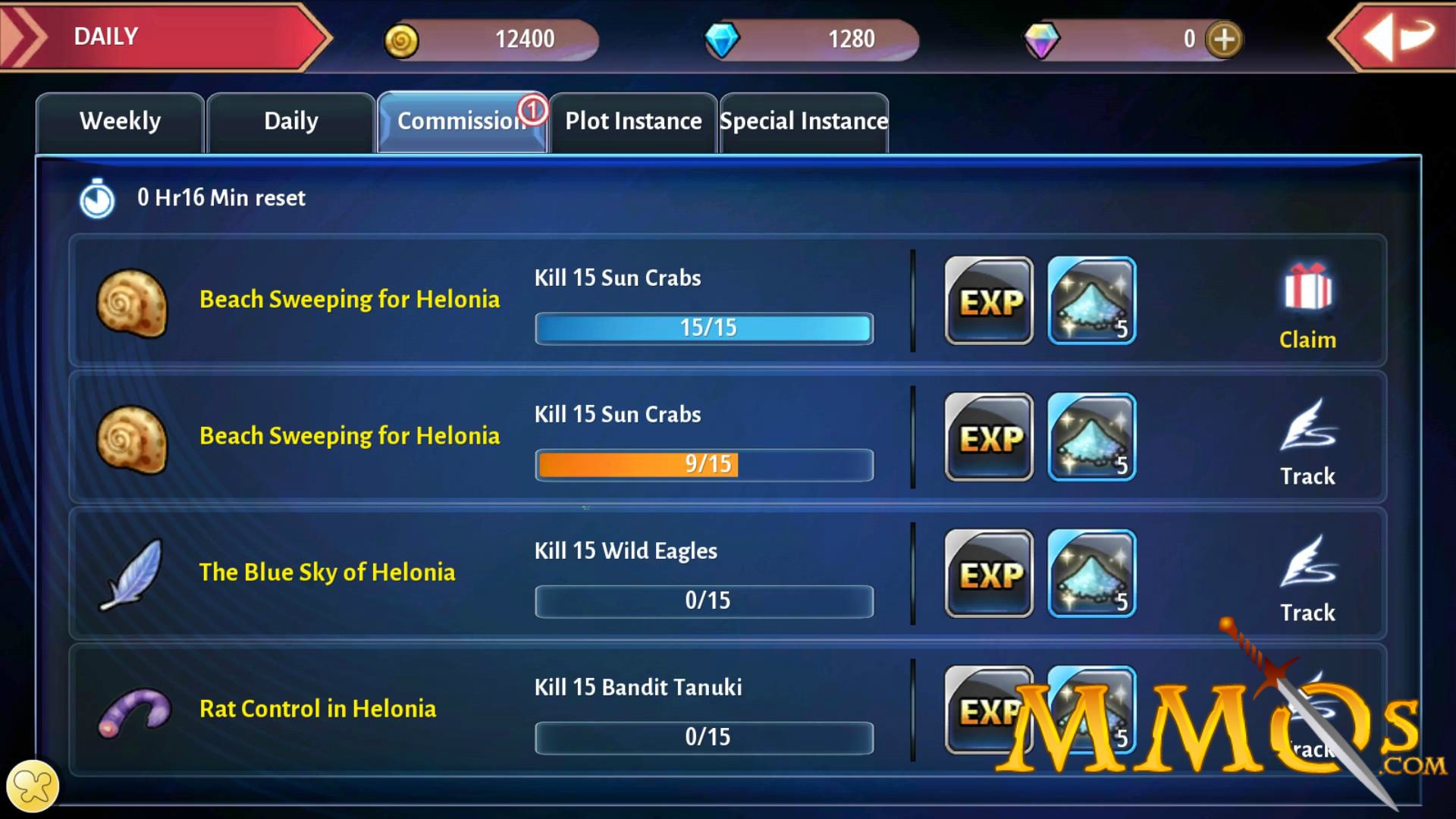Switch to the Plot Instance tab
This screenshot has width=1456, height=819.
[632, 121]
